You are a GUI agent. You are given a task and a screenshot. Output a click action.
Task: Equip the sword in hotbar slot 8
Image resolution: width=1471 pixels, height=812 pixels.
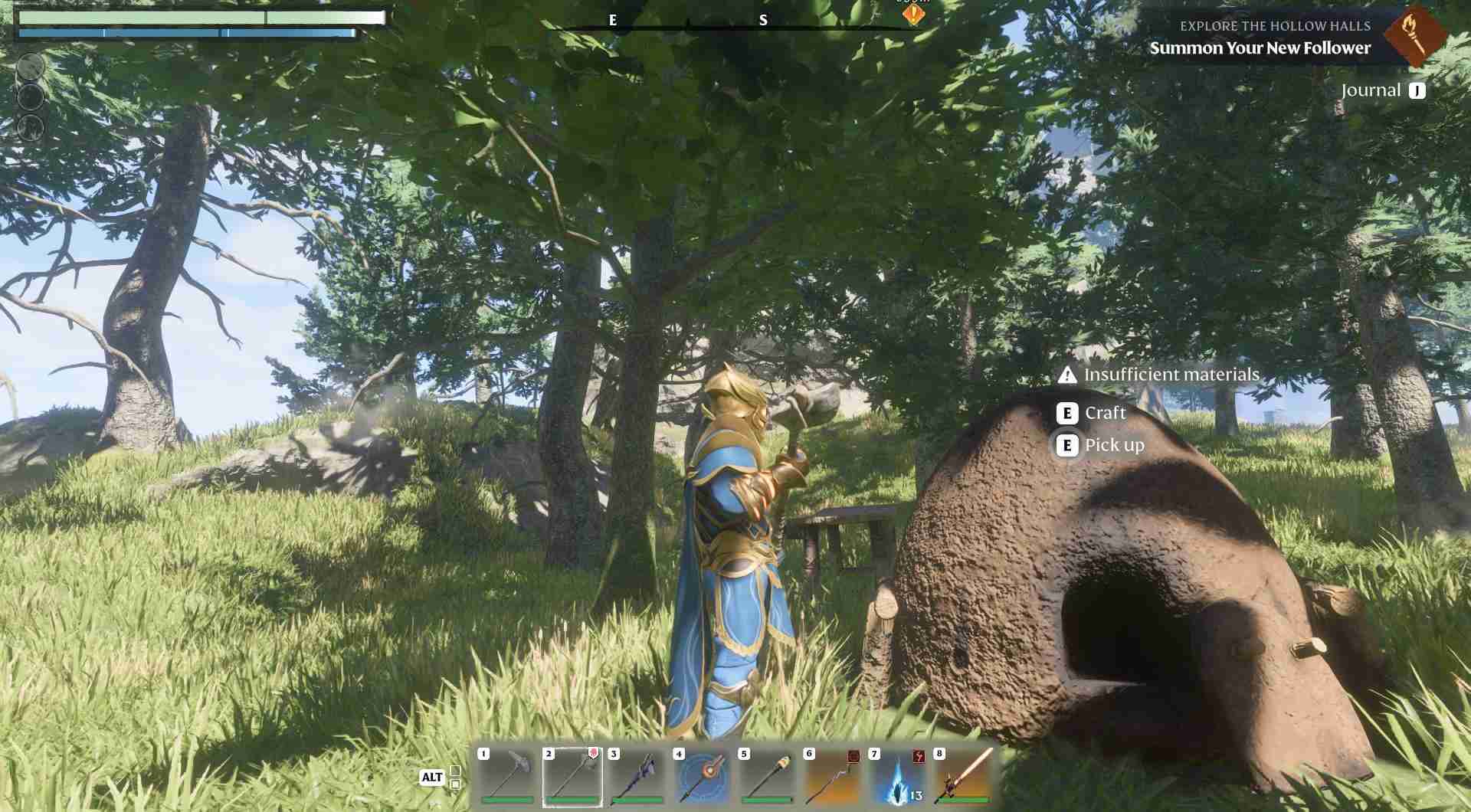[x=963, y=777]
